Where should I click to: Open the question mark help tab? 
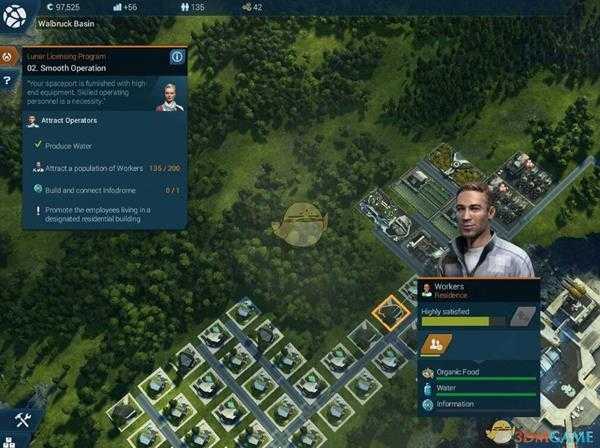[8, 80]
